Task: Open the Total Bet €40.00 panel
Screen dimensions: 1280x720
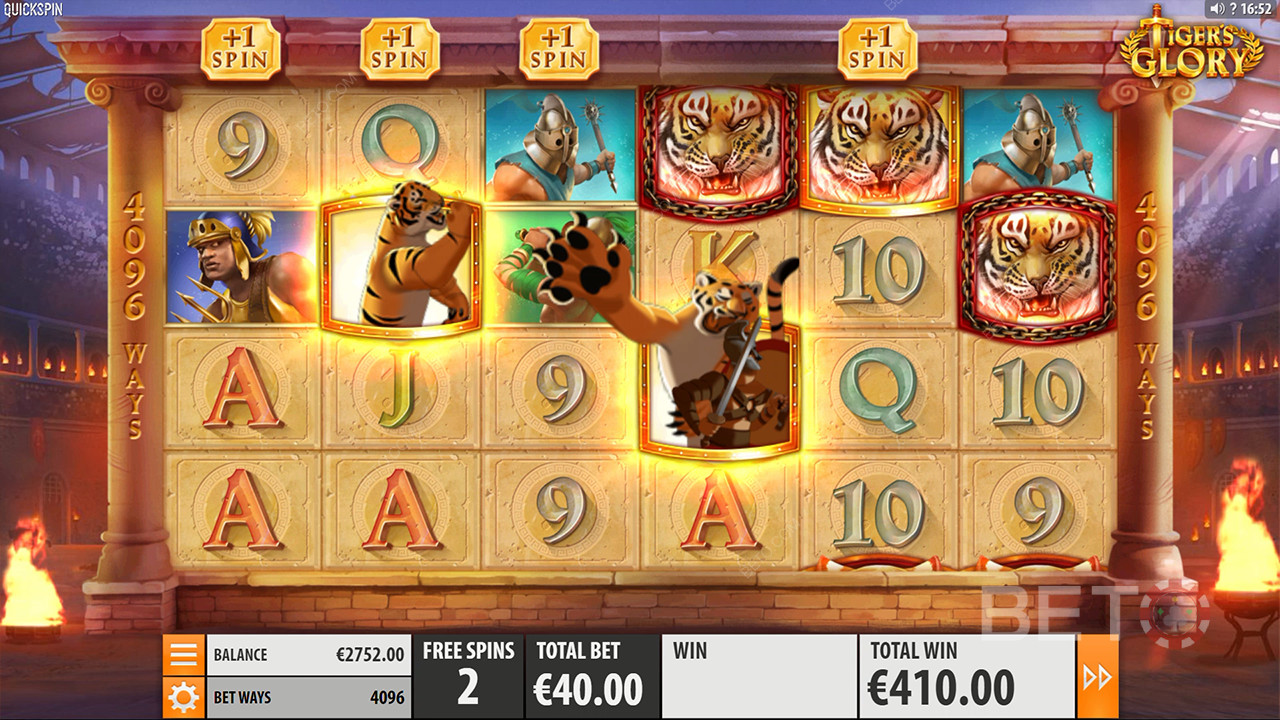Action: [591, 676]
